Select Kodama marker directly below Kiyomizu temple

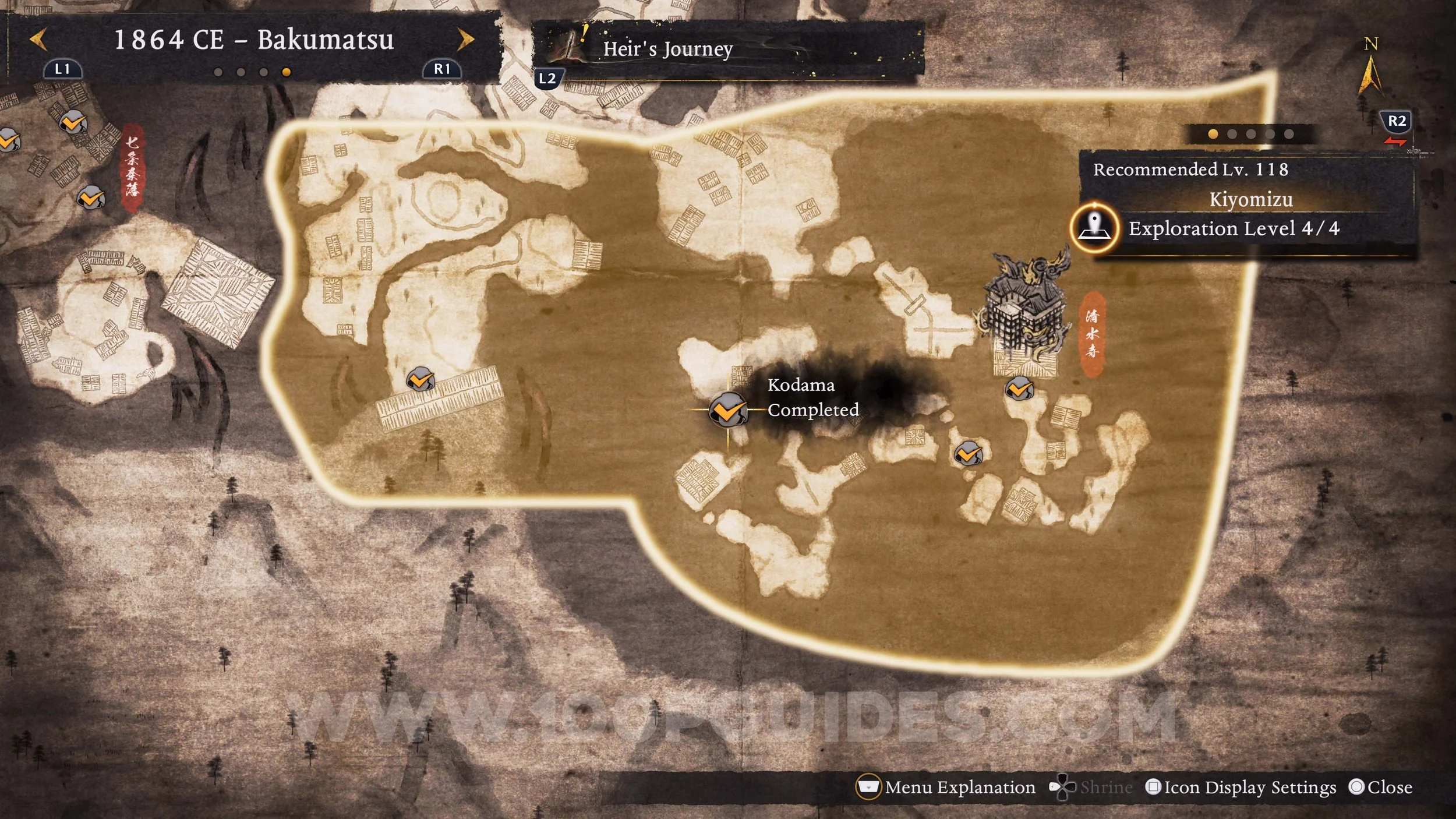click(1019, 389)
